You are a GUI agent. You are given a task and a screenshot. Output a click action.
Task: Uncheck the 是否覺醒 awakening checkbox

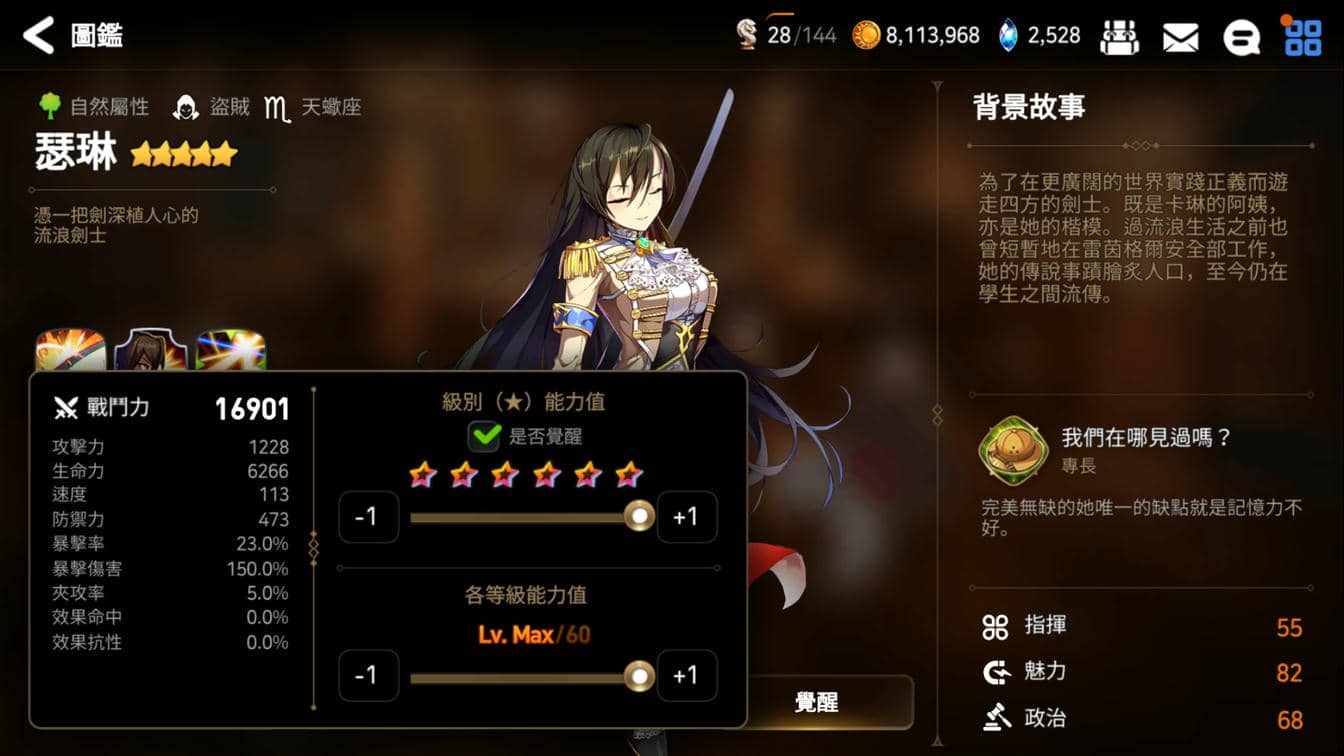point(484,437)
